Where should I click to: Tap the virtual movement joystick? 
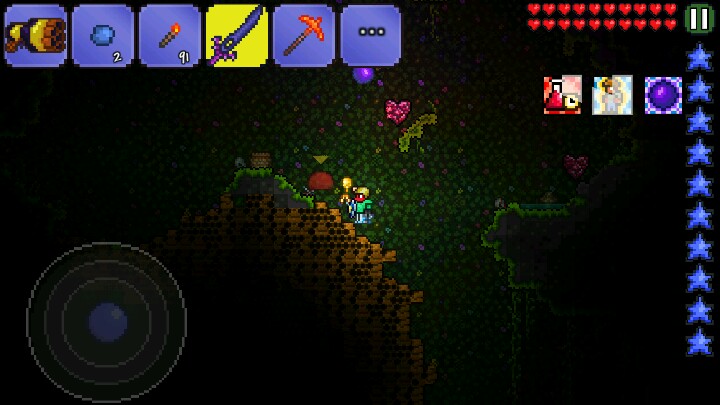point(107,322)
